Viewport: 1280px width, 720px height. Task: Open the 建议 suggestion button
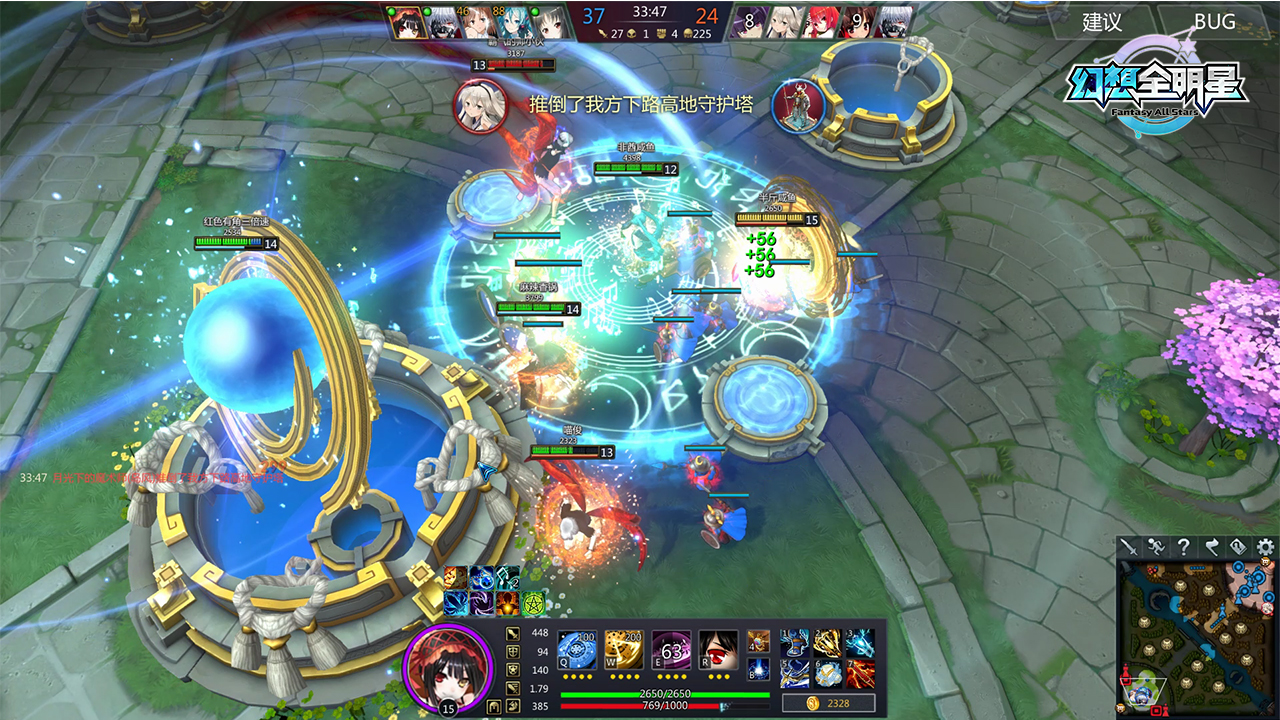click(1102, 22)
